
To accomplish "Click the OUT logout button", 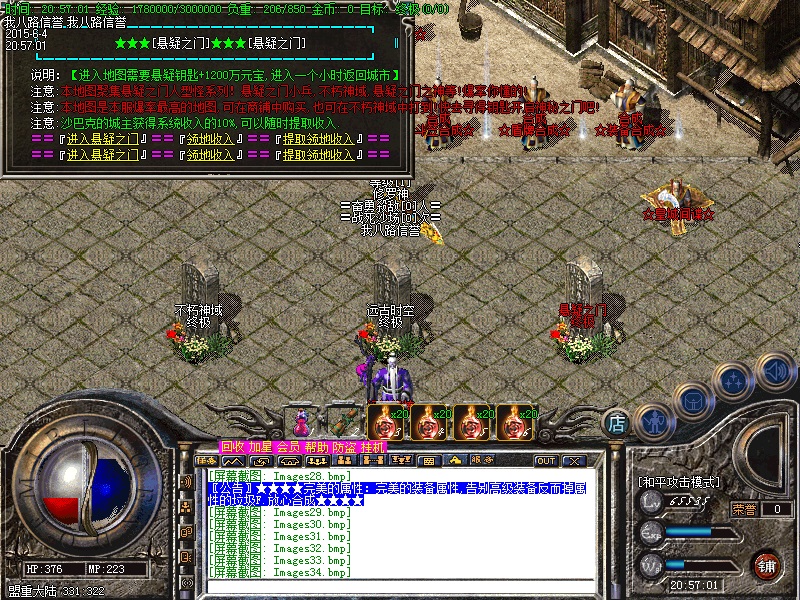I will 546,461.
